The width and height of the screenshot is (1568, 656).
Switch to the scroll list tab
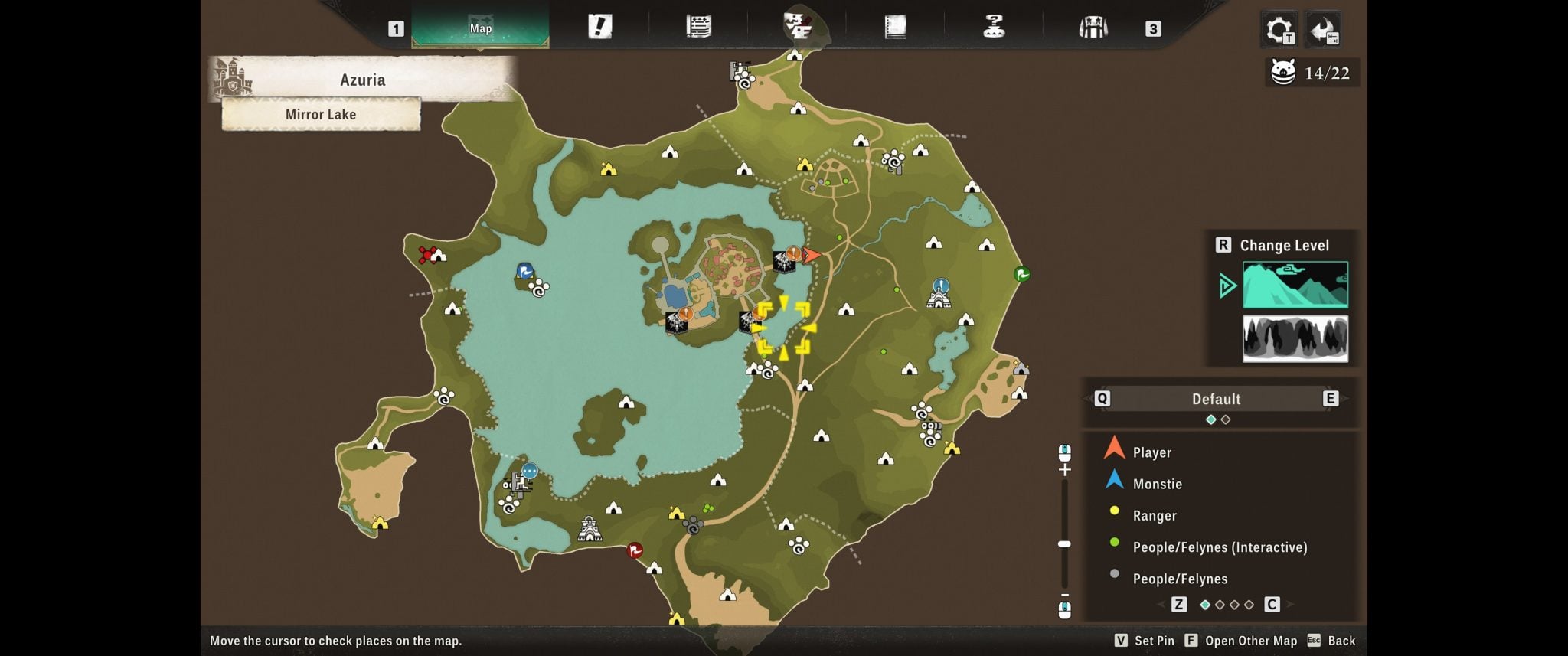coord(698,27)
